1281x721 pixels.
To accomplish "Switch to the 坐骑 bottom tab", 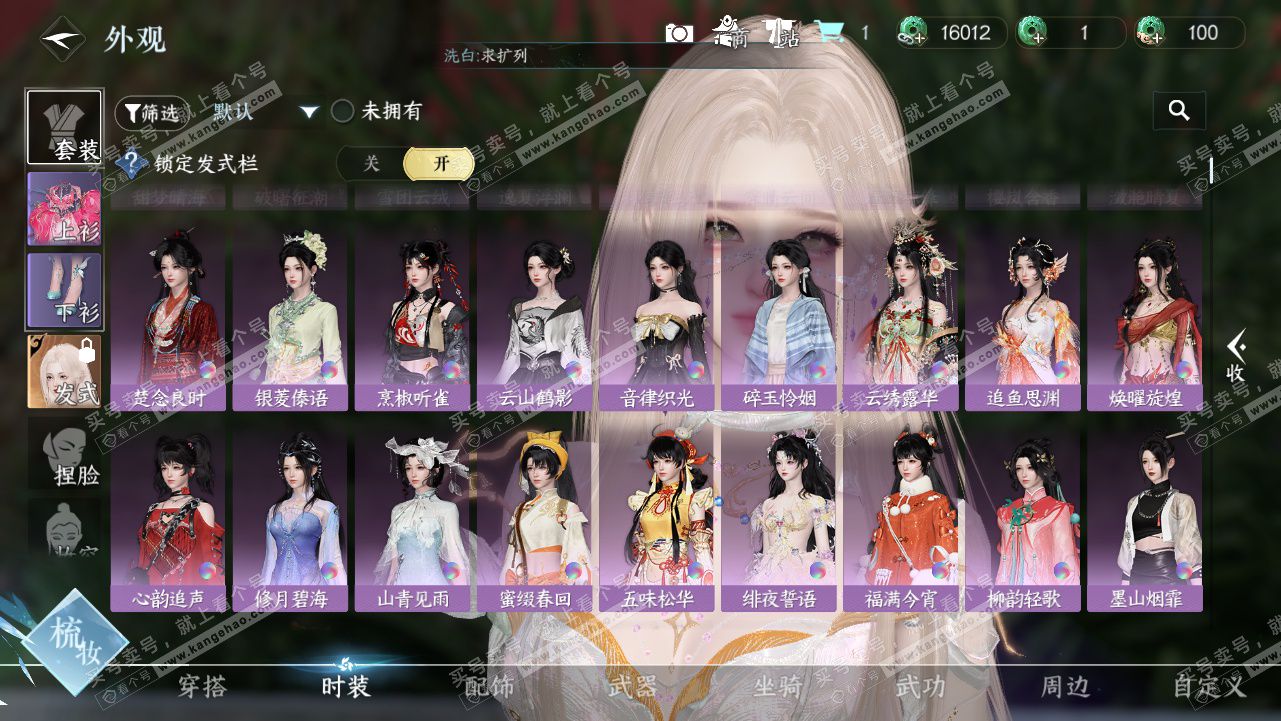I will click(777, 686).
